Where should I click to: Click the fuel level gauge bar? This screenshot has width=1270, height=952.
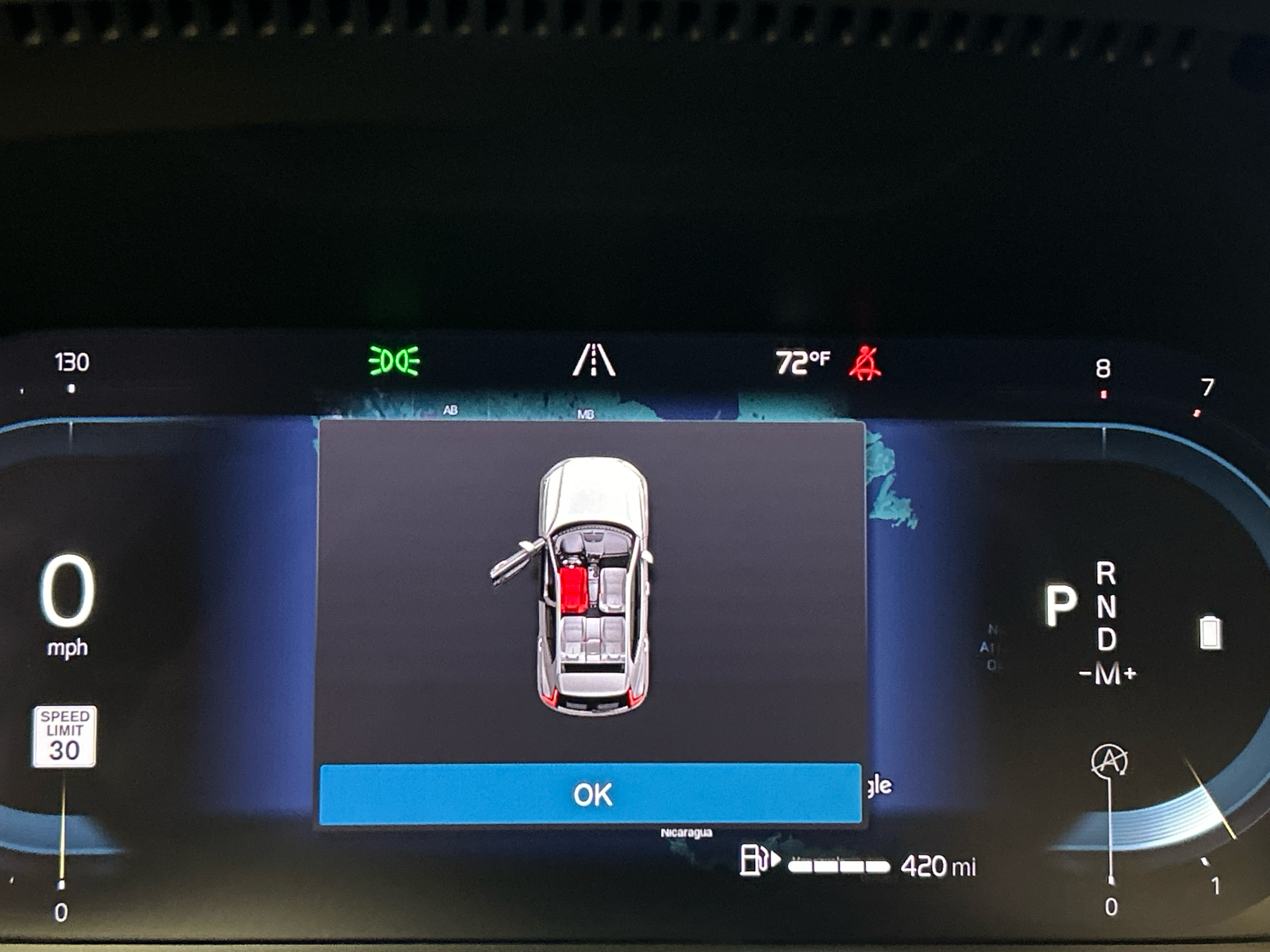(838, 865)
